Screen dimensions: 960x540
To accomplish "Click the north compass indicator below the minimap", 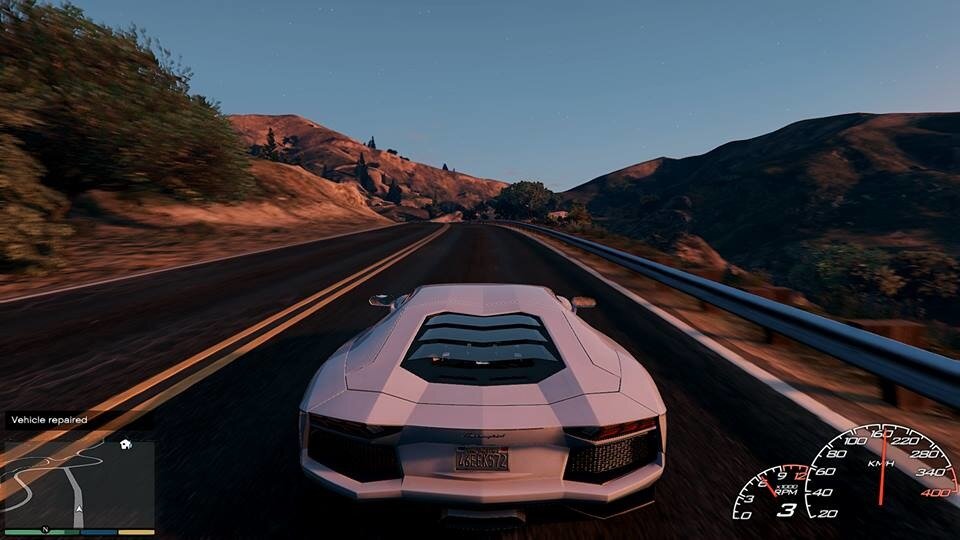I will [44, 530].
